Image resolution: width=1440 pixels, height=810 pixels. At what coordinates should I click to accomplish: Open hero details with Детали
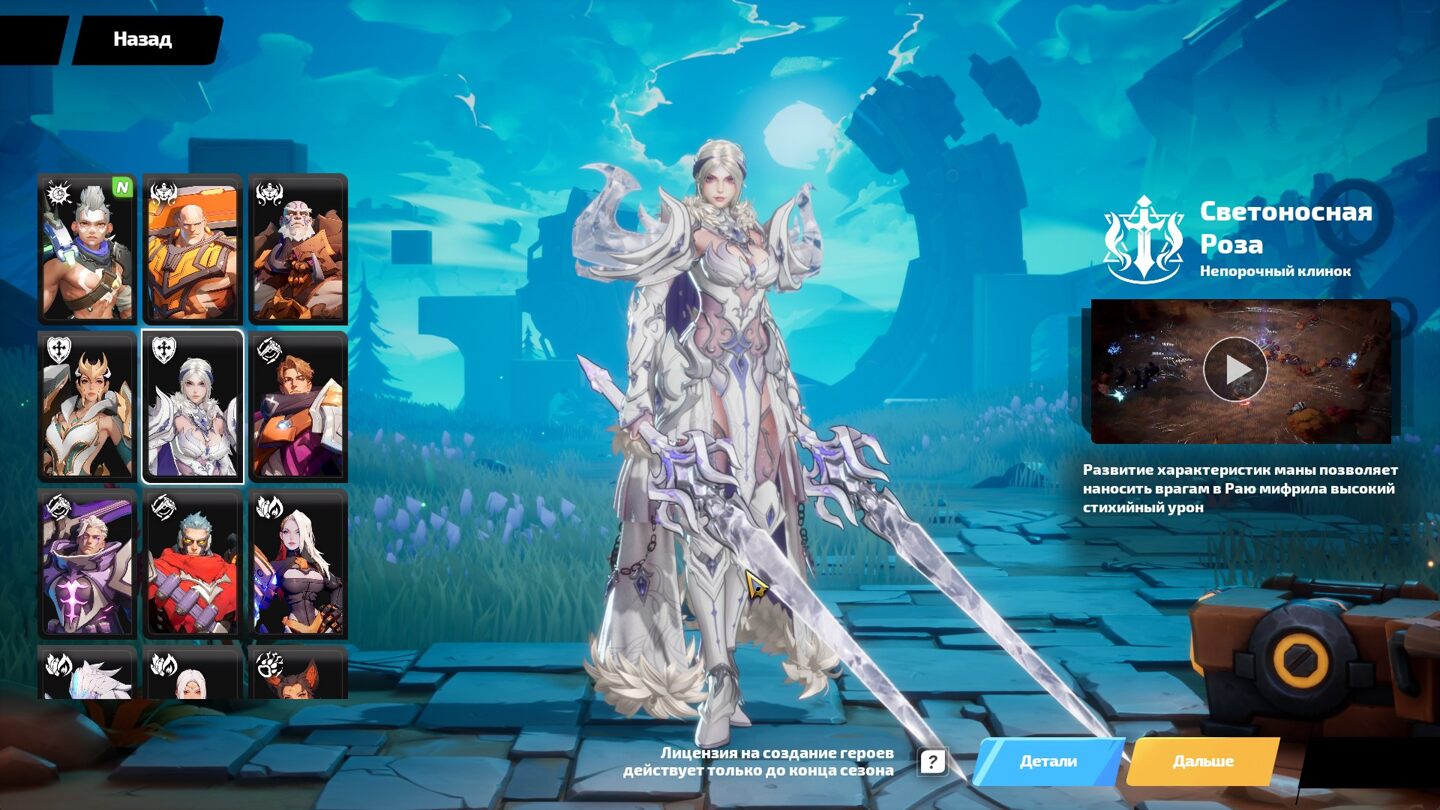[1048, 762]
